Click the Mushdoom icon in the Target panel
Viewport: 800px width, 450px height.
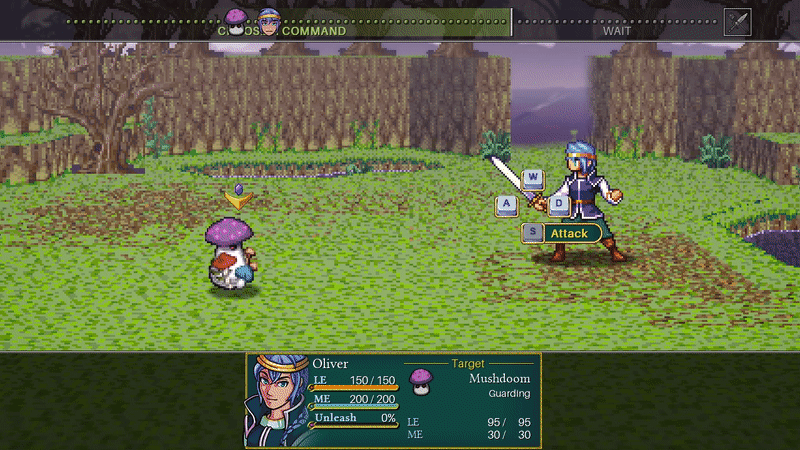[x=421, y=381]
